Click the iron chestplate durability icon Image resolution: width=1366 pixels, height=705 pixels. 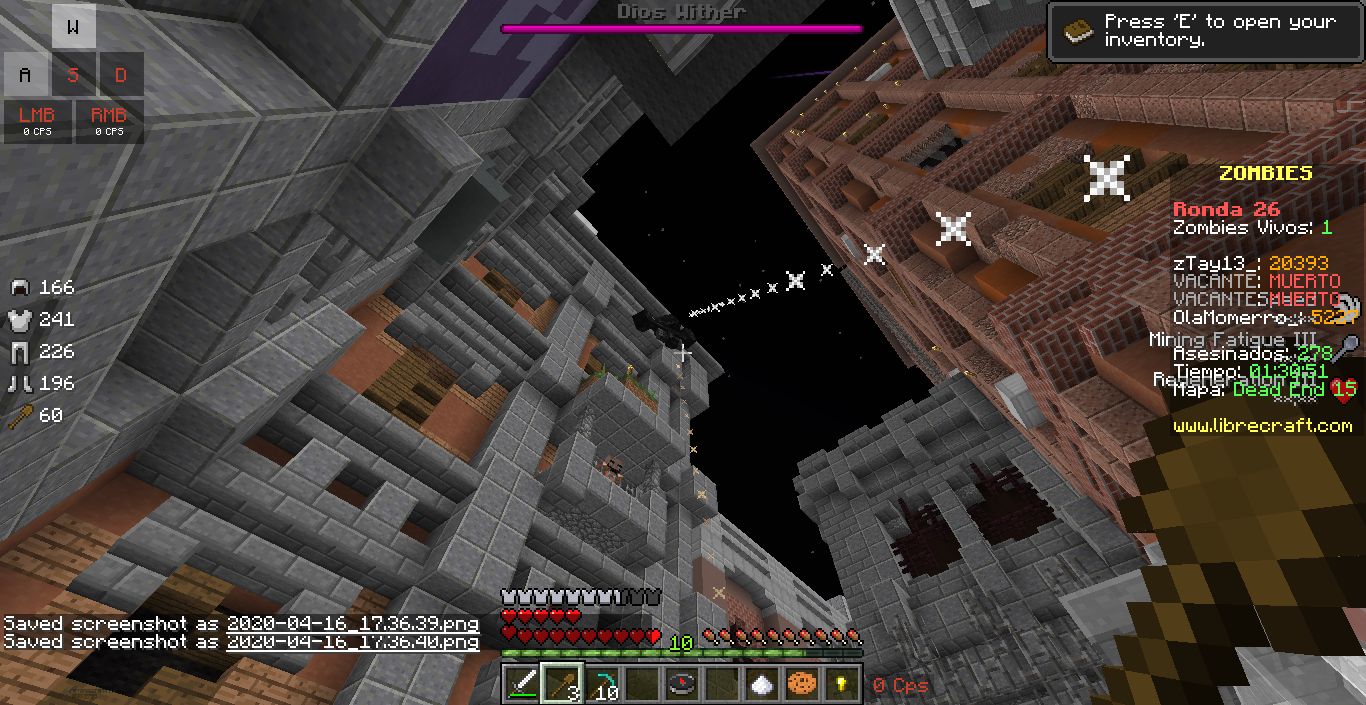[x=20, y=320]
